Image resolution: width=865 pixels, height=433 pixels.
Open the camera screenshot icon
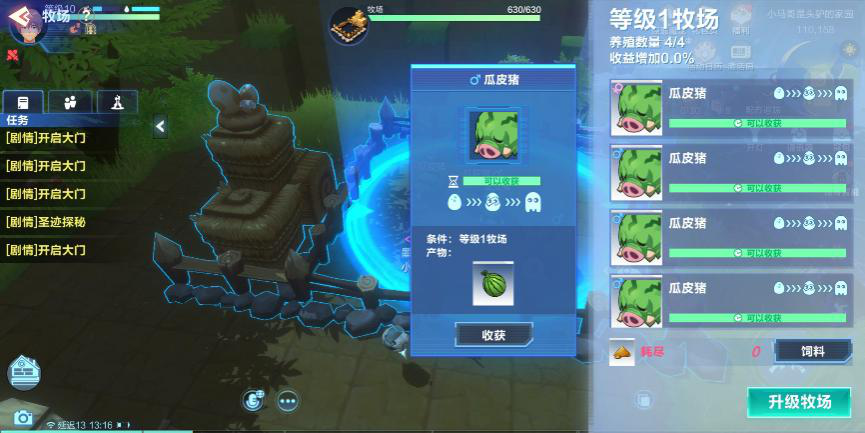[x=23, y=418]
